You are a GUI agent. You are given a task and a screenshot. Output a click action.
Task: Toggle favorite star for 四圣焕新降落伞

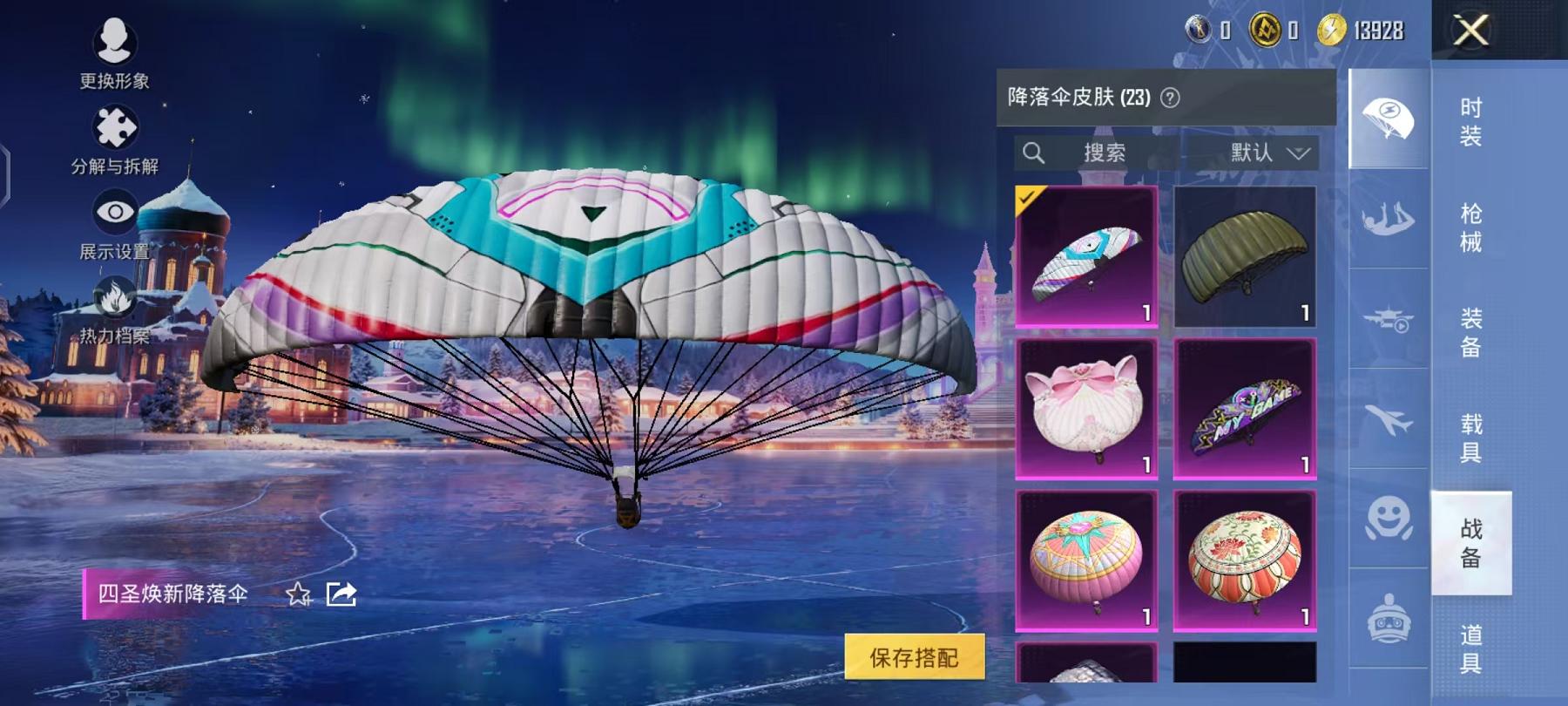tap(299, 594)
